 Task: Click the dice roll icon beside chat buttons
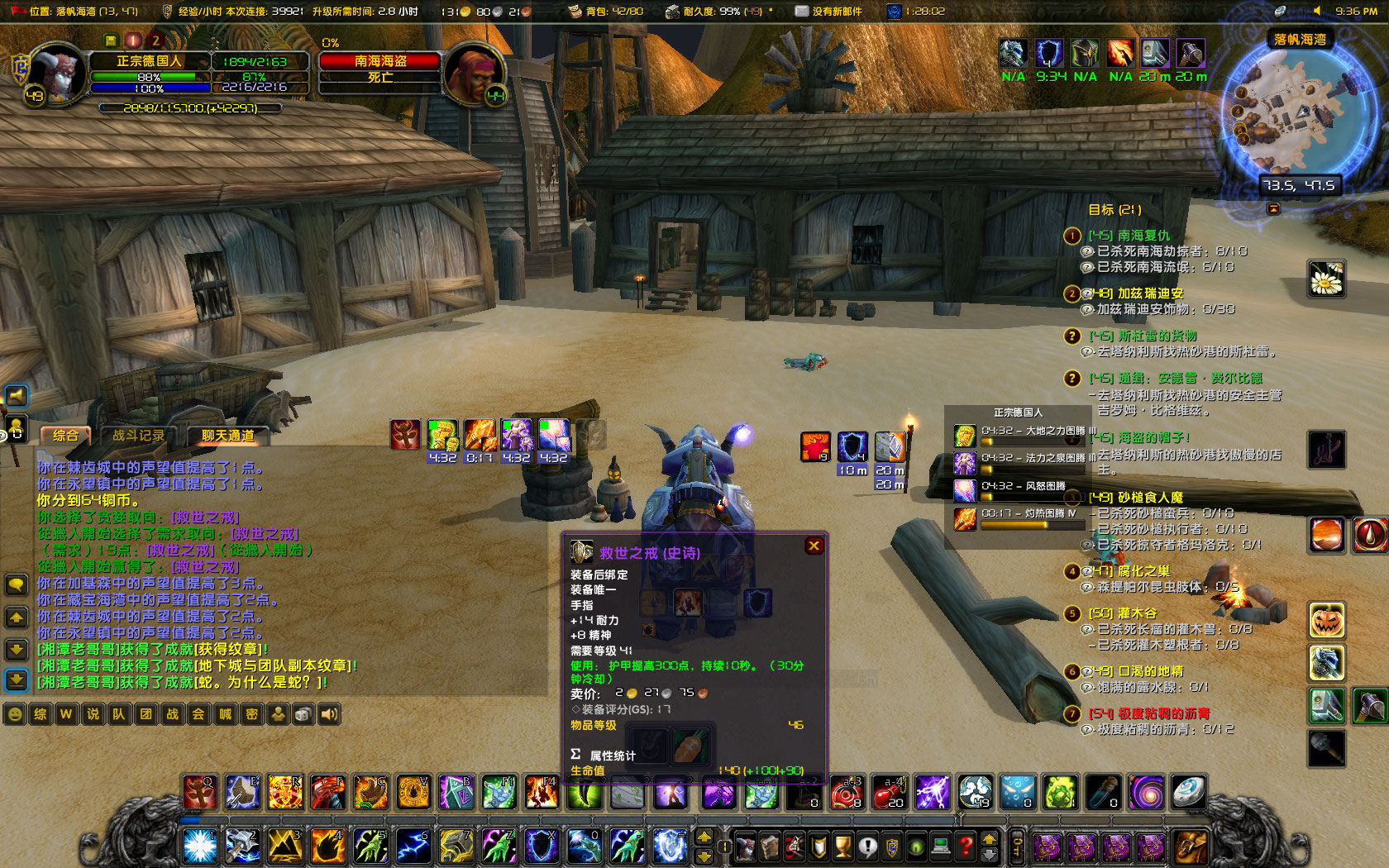click(303, 714)
